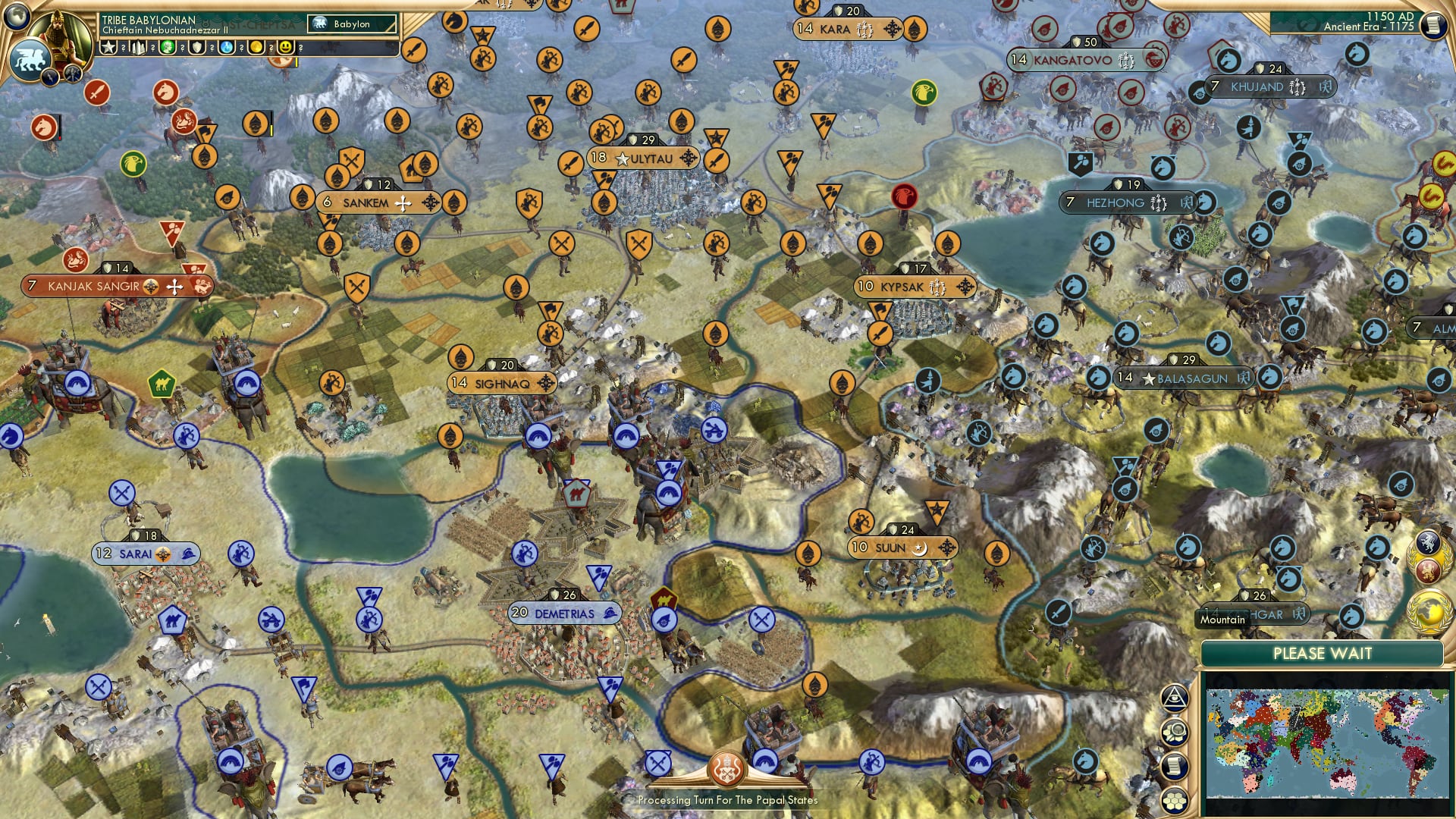Open the notification log scroll icon

tap(1175, 765)
